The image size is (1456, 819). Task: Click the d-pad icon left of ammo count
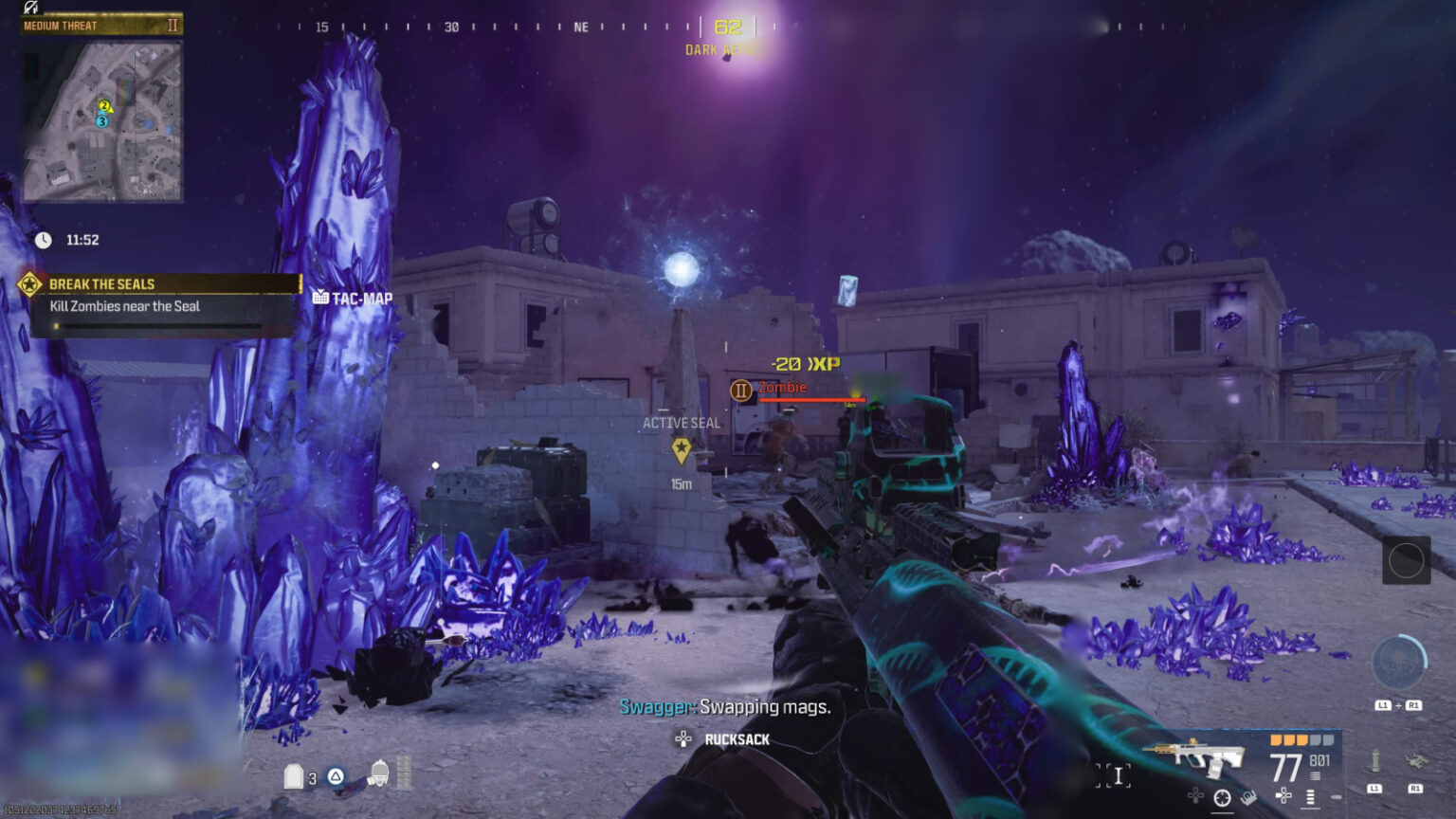click(1283, 795)
